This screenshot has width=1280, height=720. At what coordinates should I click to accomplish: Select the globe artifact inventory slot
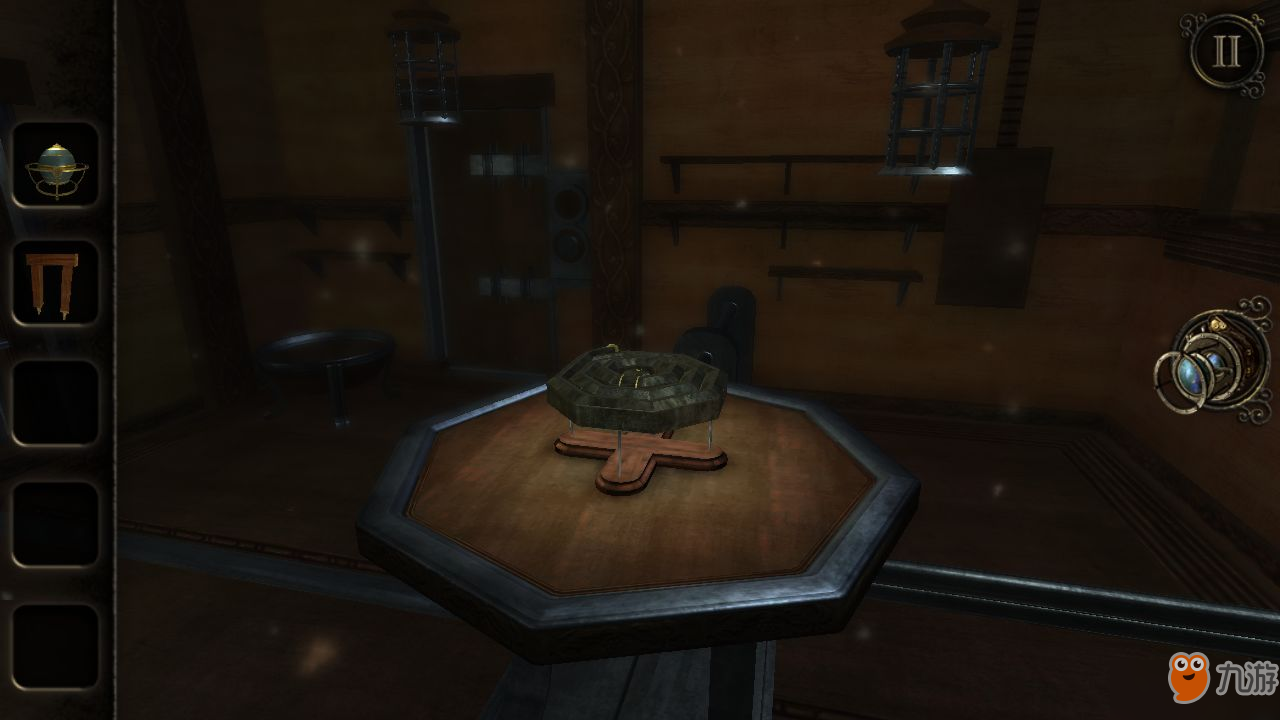pyautogui.click(x=56, y=166)
